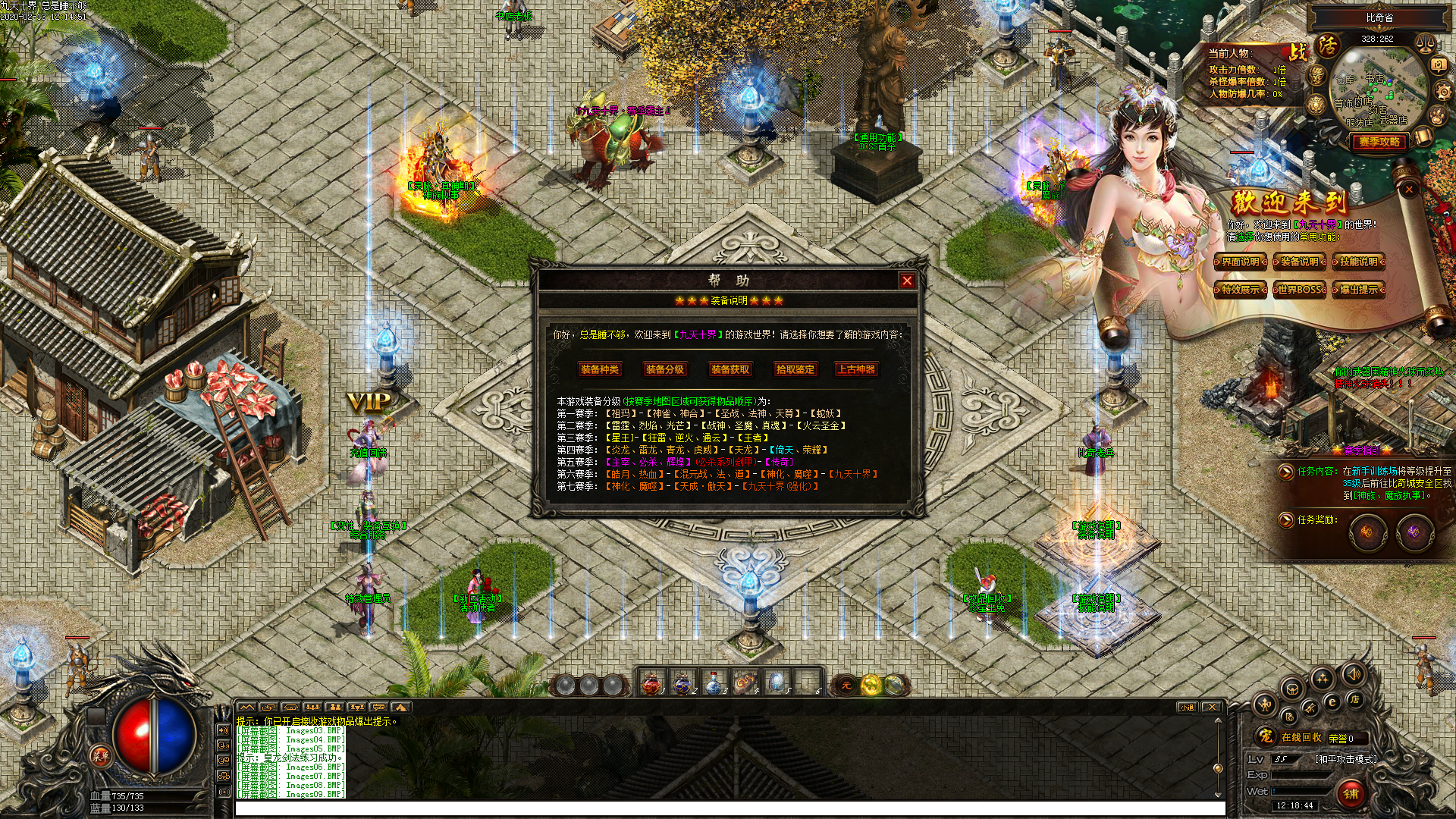The image size is (1456, 819).
Task: Open the 赛季攻略 season guide
Action: (x=1379, y=142)
